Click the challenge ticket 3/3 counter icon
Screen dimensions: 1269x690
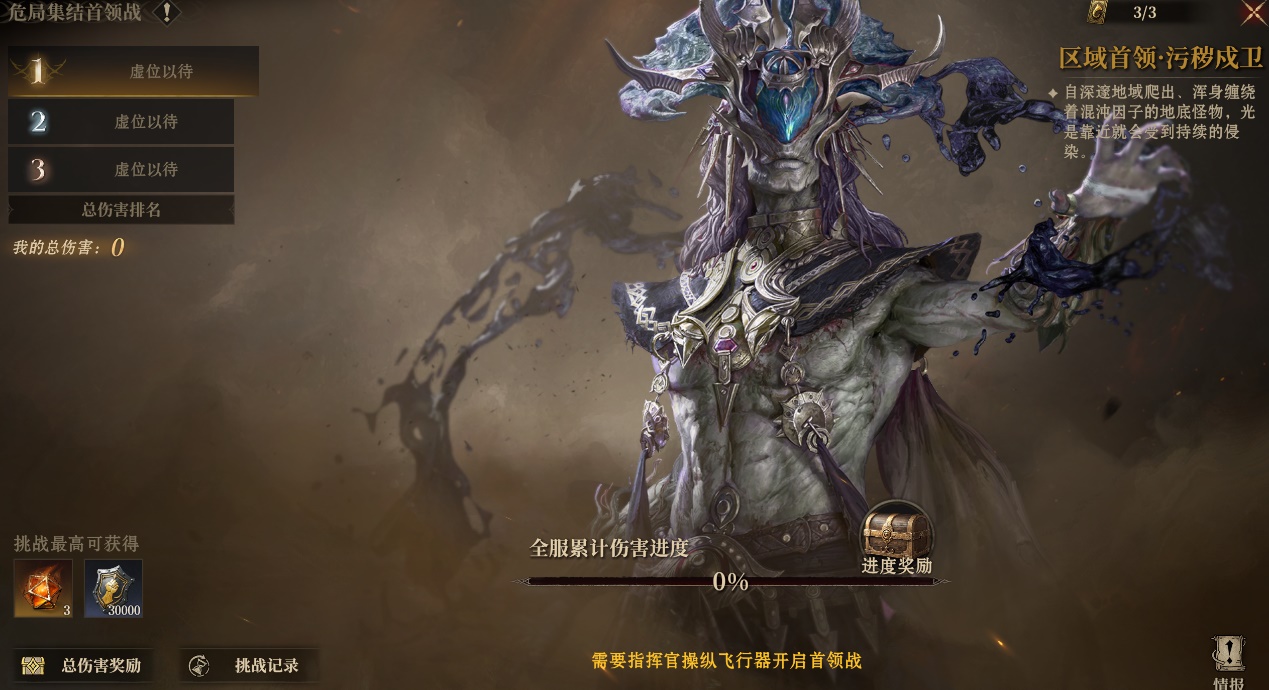coord(1098,12)
